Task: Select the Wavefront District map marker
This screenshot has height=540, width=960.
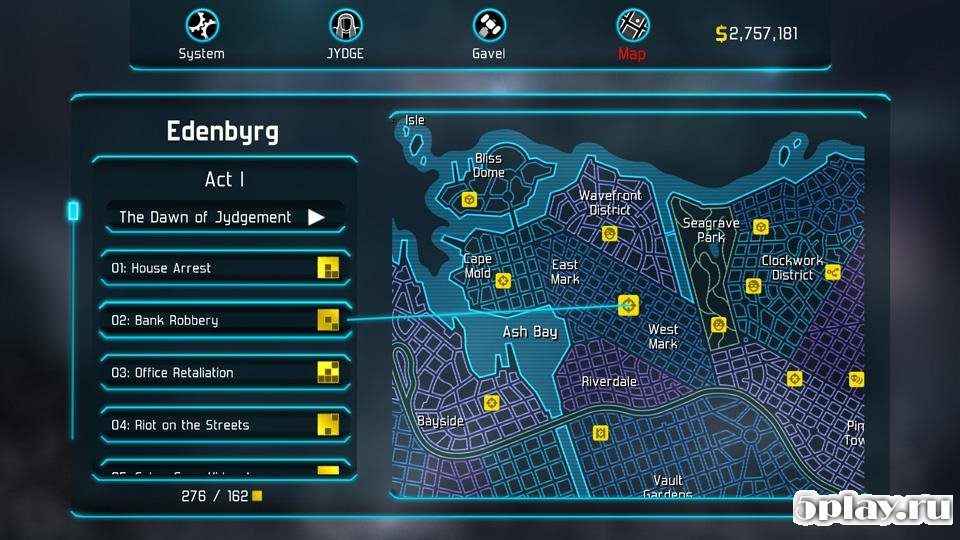Action: [x=609, y=233]
